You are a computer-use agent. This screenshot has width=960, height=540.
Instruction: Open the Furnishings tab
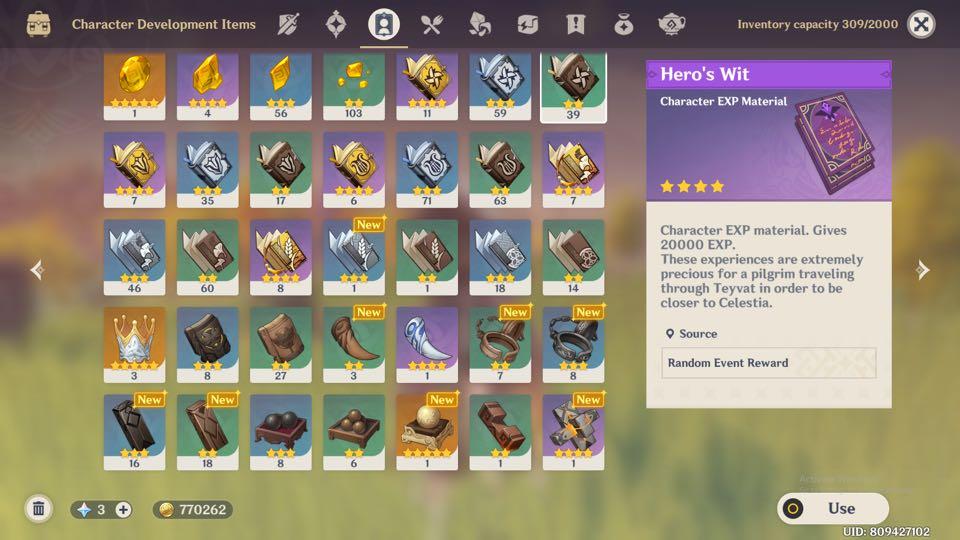(672, 24)
